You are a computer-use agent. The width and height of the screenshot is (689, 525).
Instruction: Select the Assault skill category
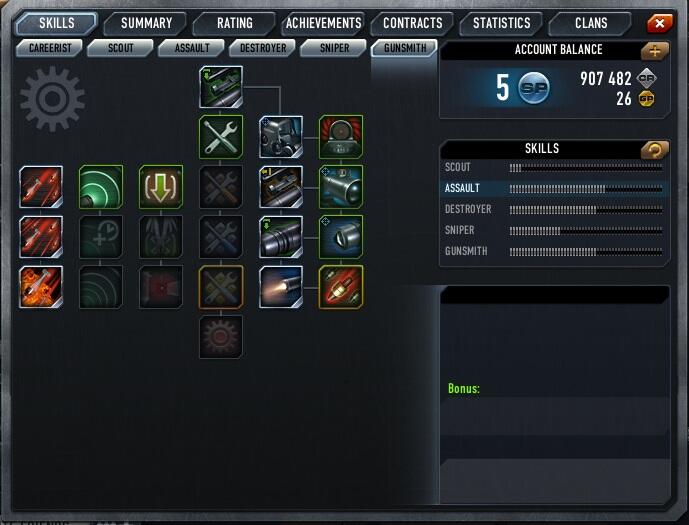[x=192, y=47]
